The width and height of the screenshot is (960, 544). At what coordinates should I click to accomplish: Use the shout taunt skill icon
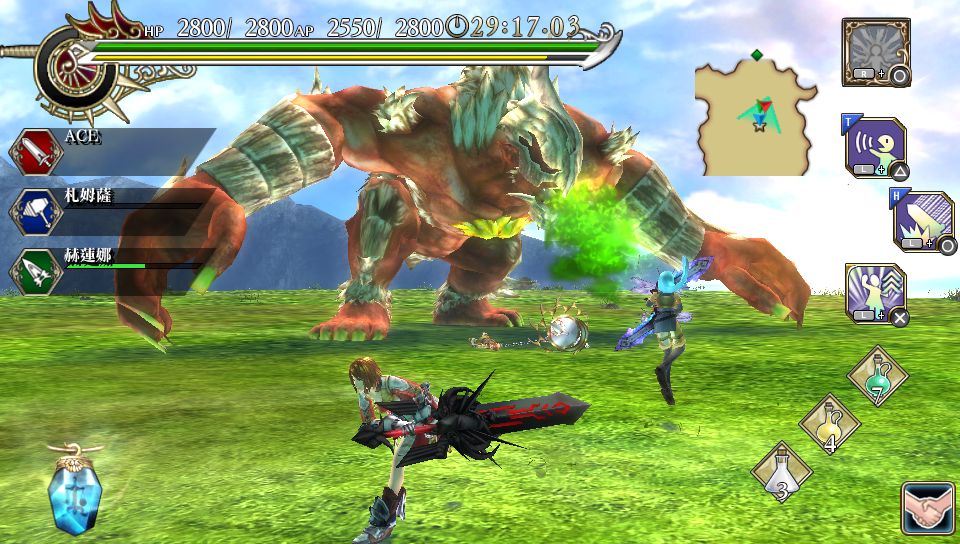(875, 148)
